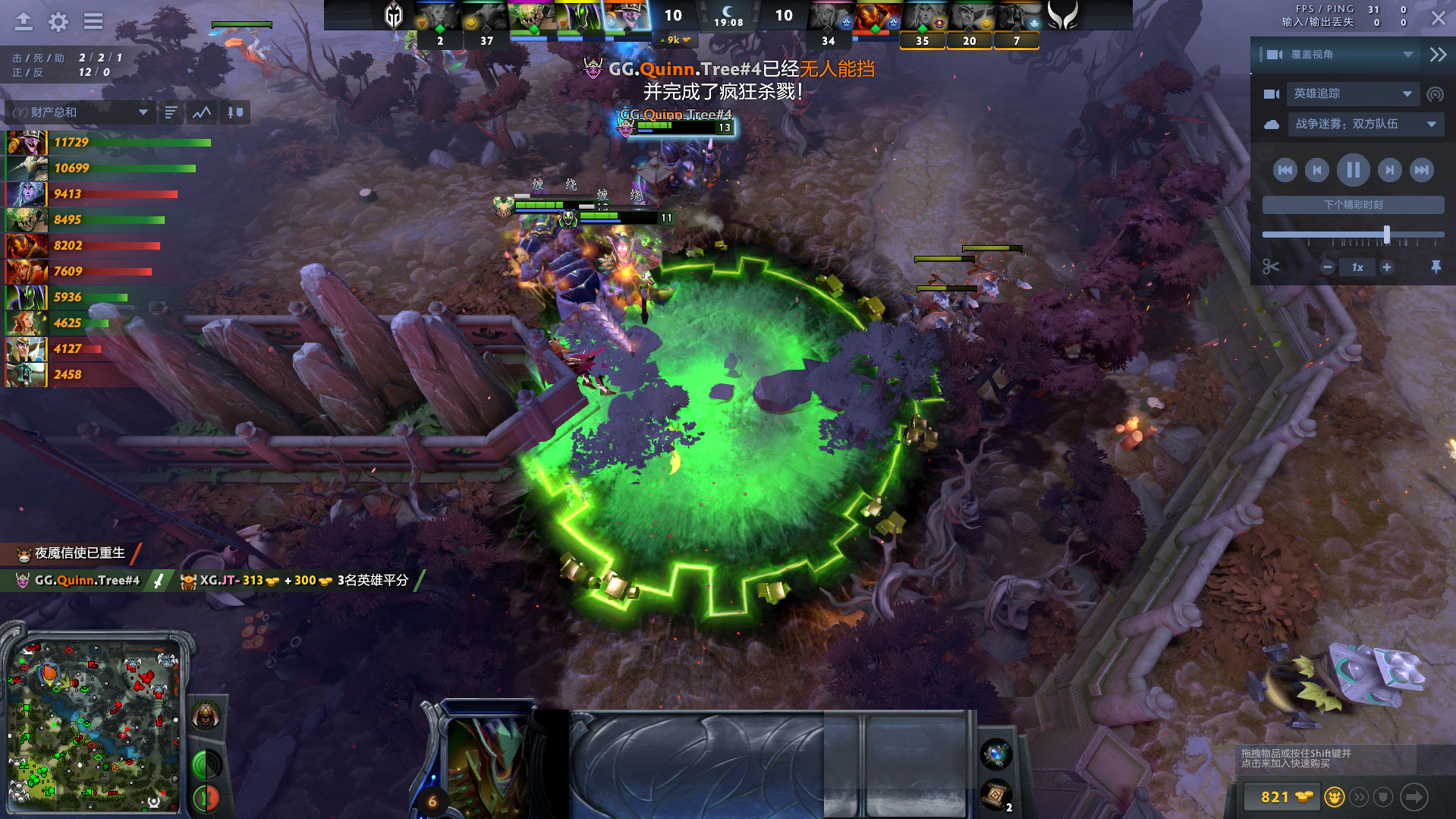
Task: Increase playback speed with the plus button
Action: (x=1387, y=267)
